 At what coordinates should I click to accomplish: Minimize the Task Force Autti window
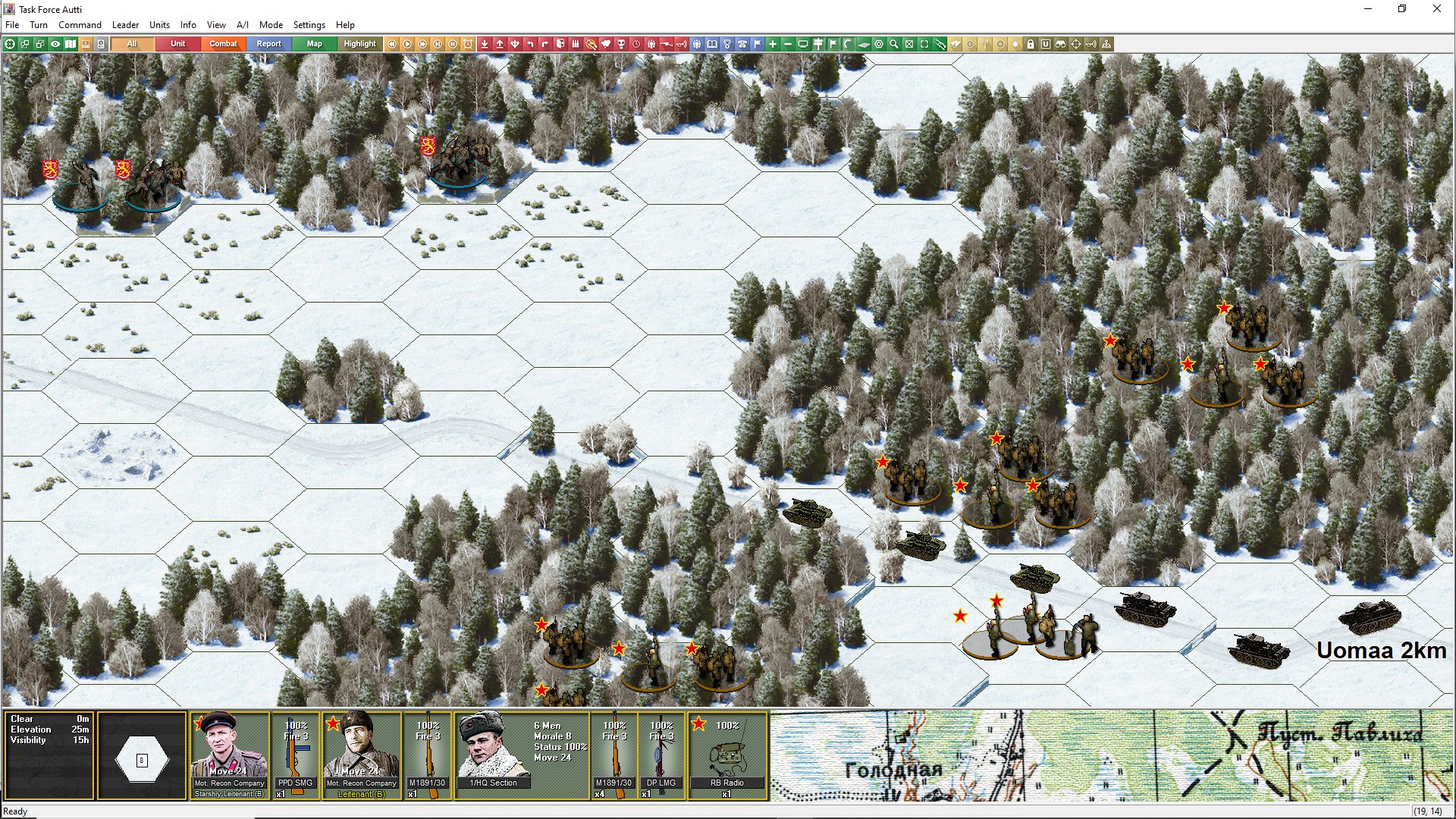tap(1368, 9)
